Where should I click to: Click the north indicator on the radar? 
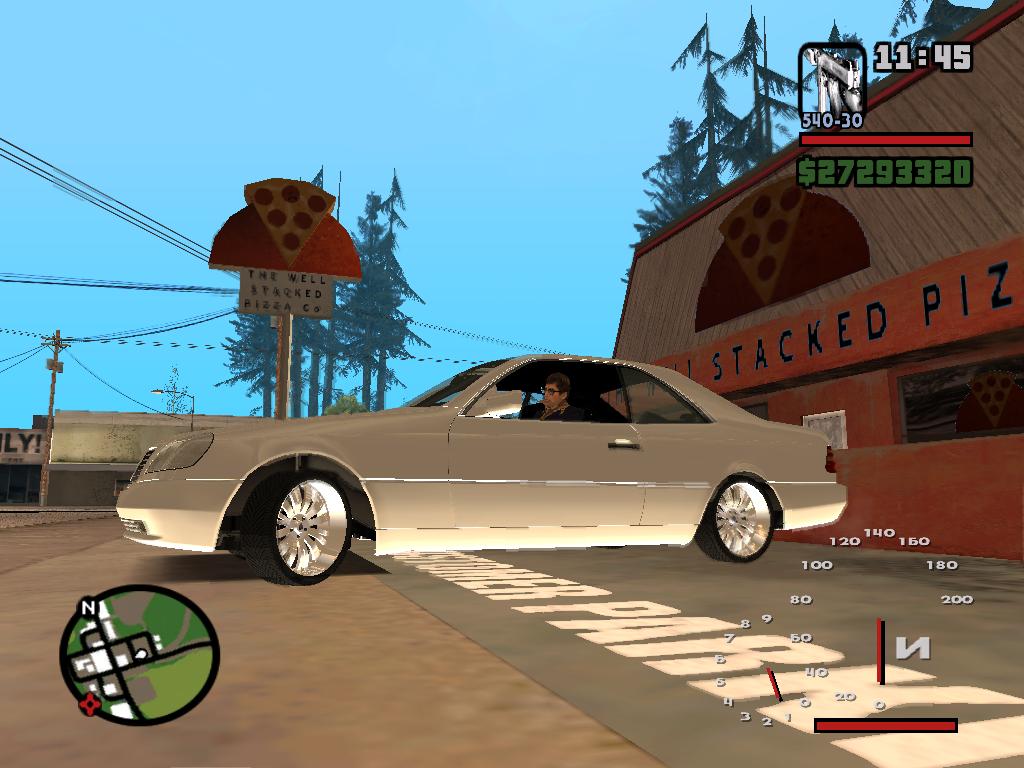coord(88,607)
